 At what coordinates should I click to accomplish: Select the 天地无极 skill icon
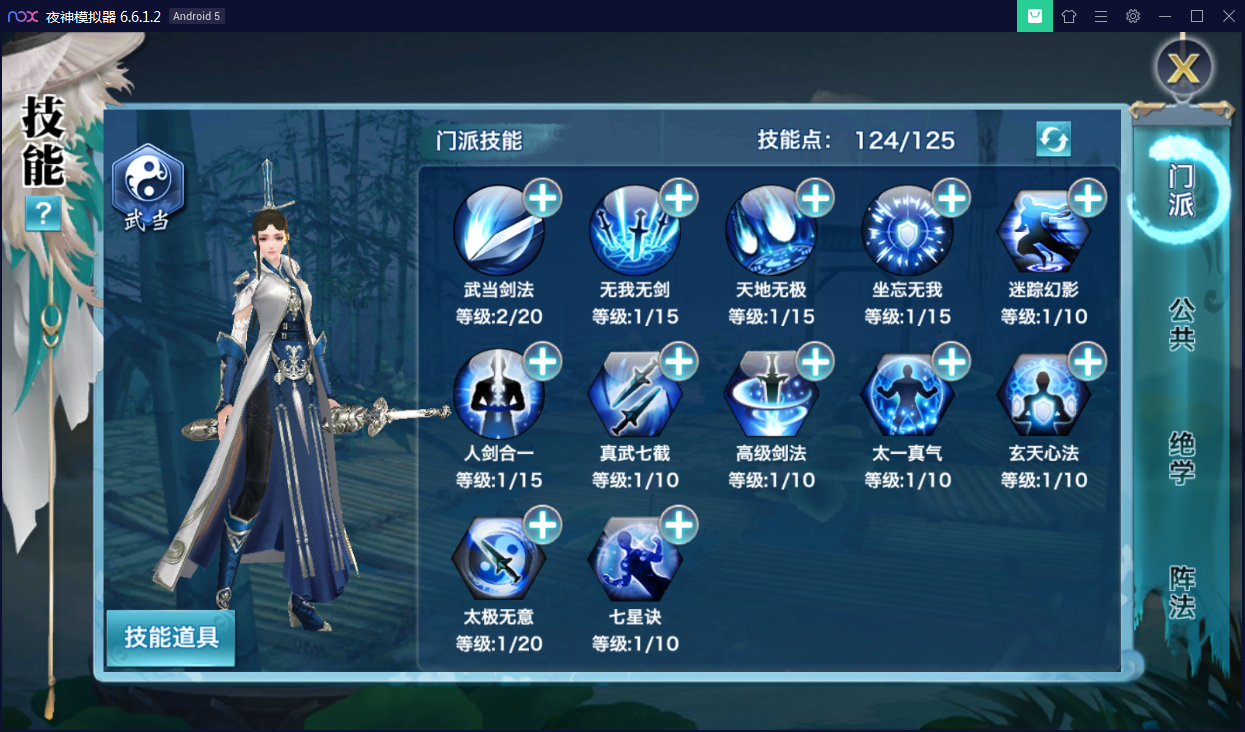pos(771,231)
